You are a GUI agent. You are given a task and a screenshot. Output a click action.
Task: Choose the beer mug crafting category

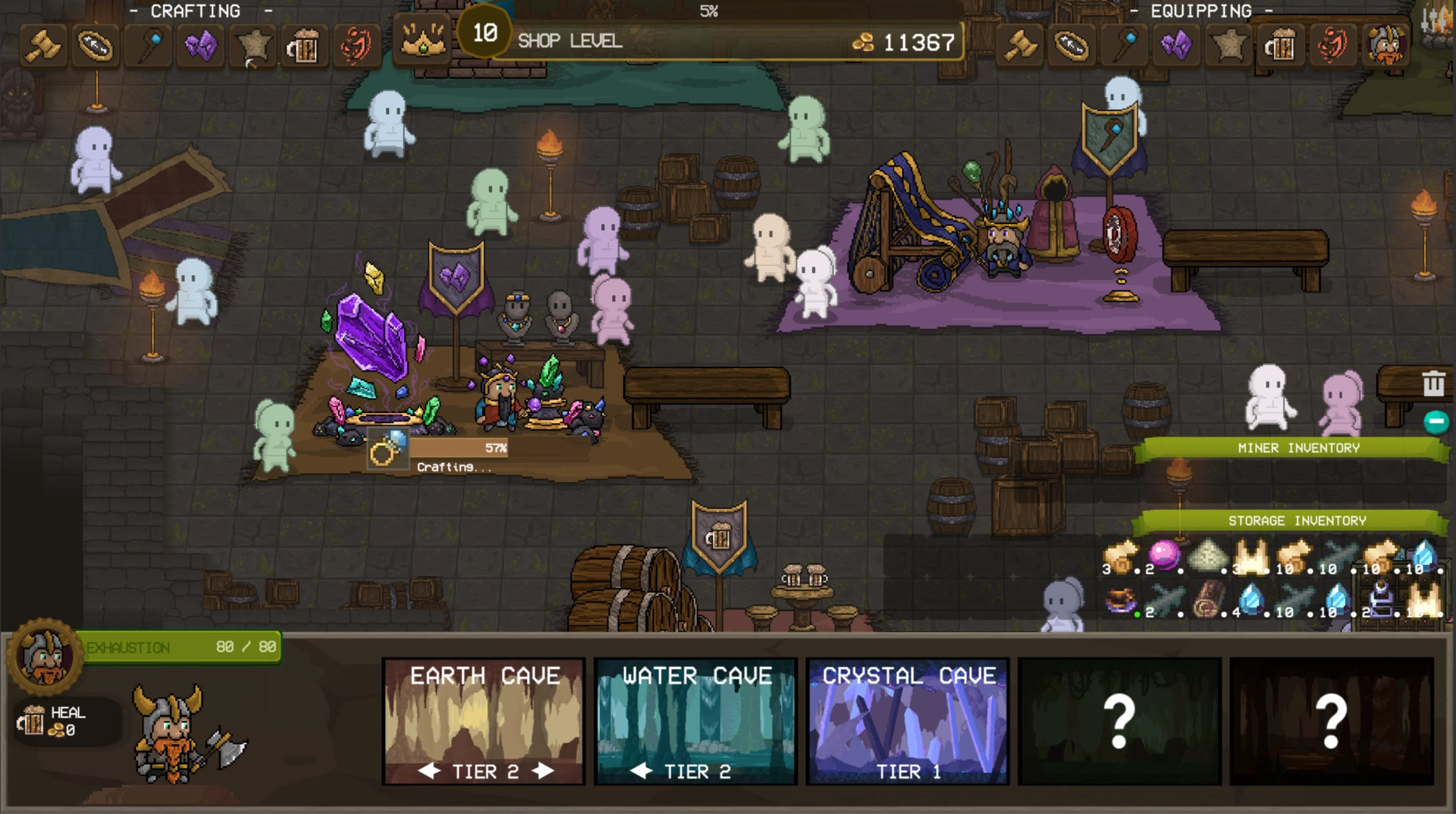tap(303, 47)
